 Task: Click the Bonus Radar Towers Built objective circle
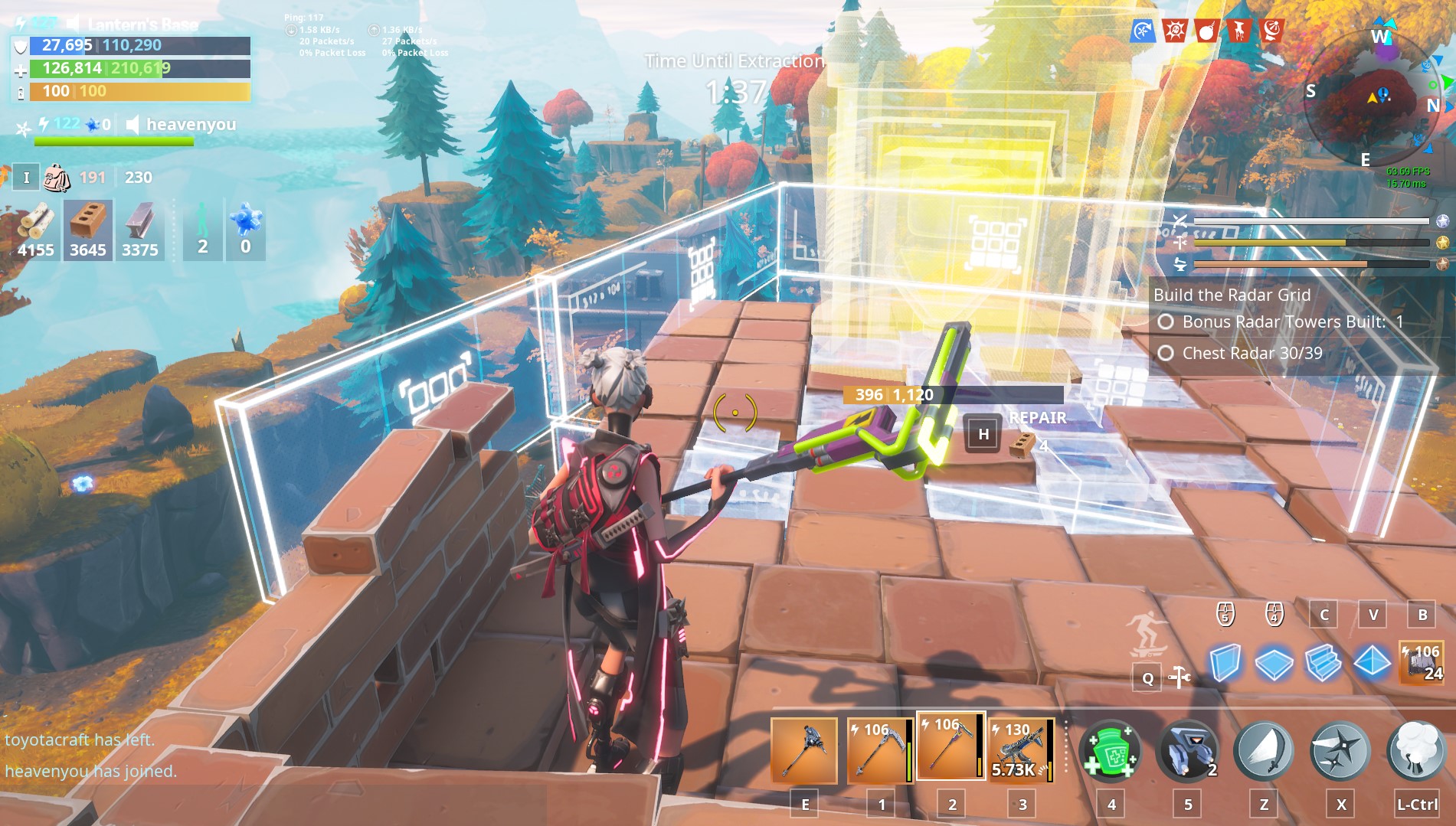pos(1166,323)
